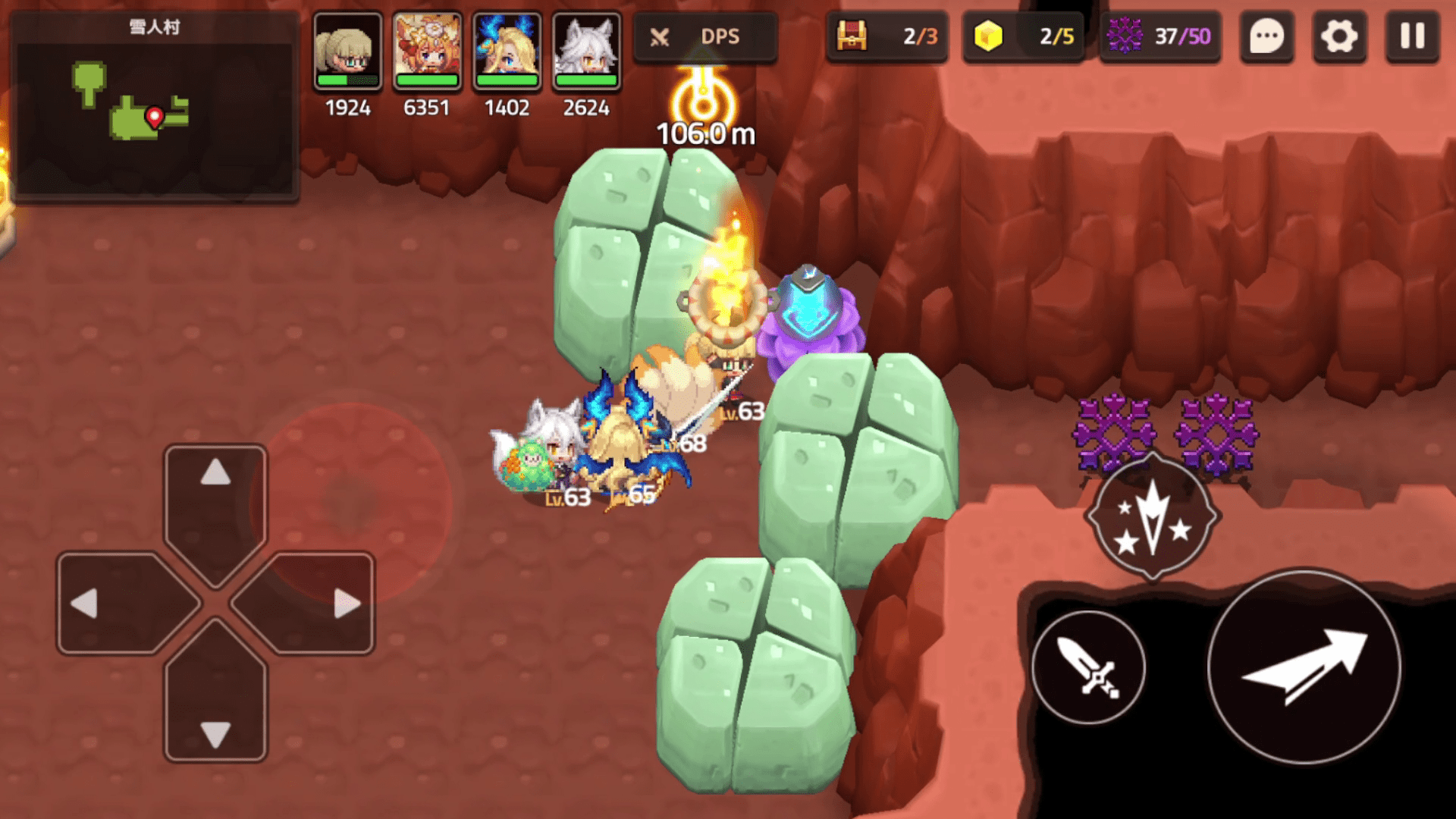This screenshot has height=819, width=1456.
Task: Activate the star burst chain skill
Action: tap(1152, 517)
